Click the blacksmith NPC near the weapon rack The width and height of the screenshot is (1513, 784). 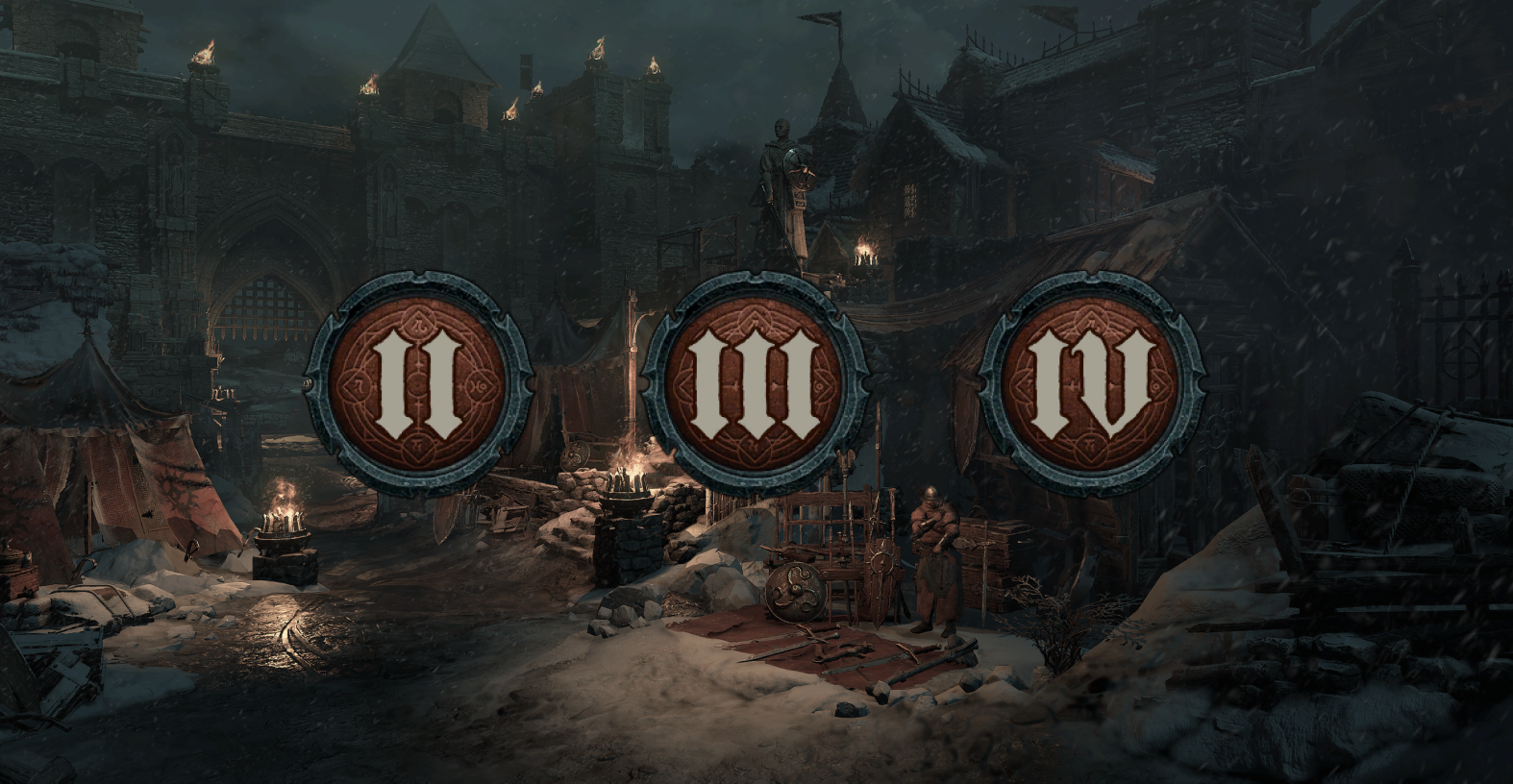pos(932,557)
